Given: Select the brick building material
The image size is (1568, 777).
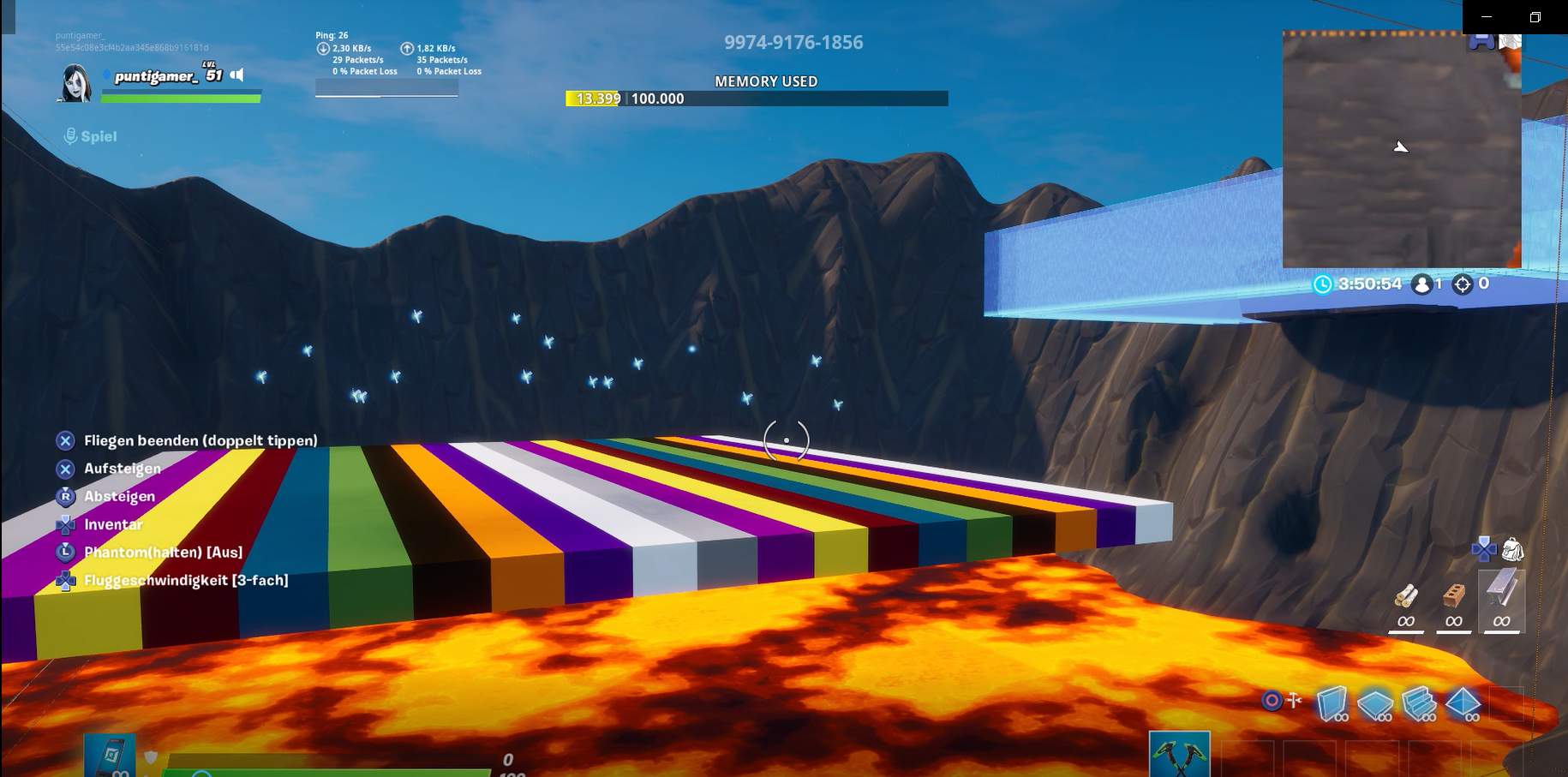Looking at the screenshot, I should (x=1453, y=596).
